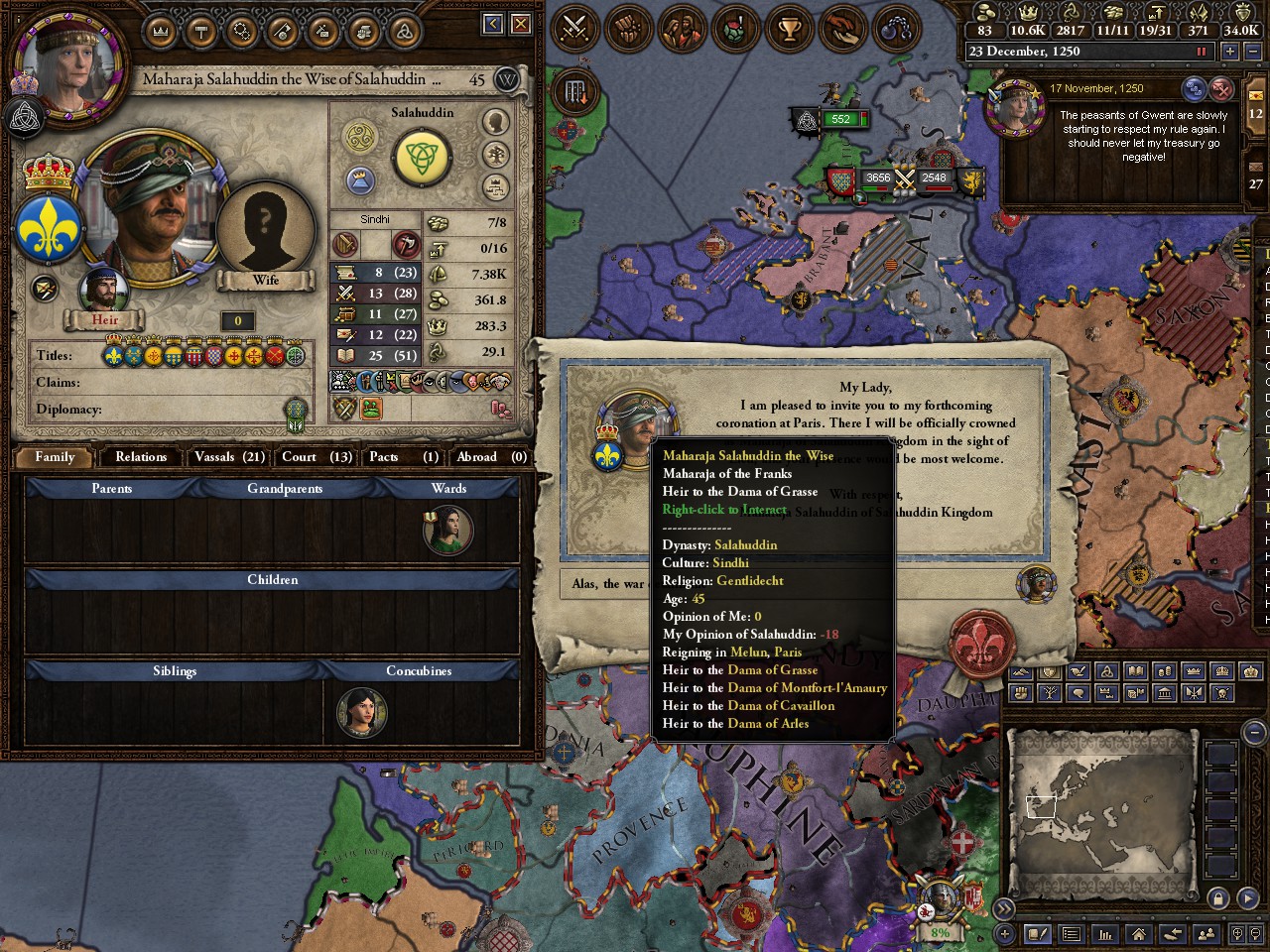Click the ward's portrait under Wards

447,531
